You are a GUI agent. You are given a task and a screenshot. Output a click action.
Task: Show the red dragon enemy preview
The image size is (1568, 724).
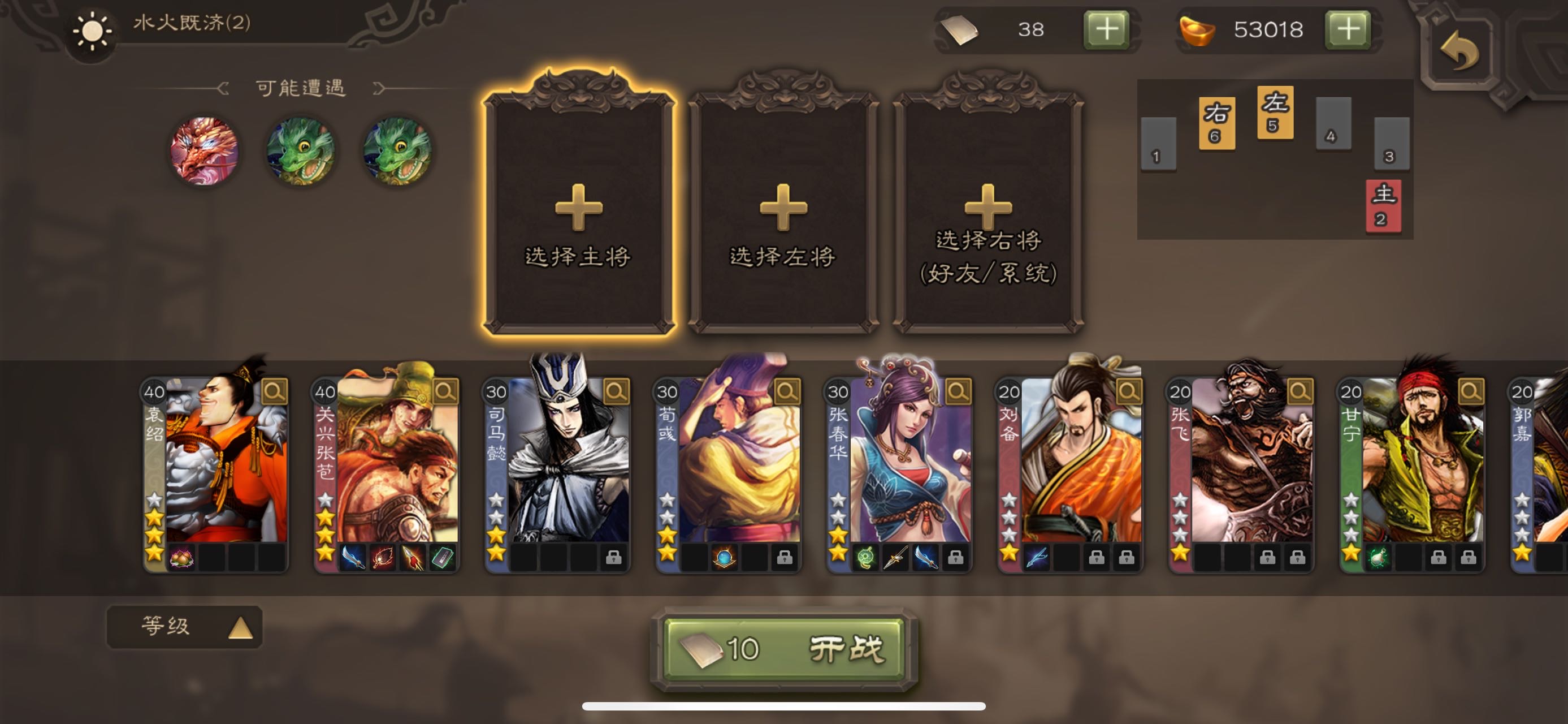204,150
